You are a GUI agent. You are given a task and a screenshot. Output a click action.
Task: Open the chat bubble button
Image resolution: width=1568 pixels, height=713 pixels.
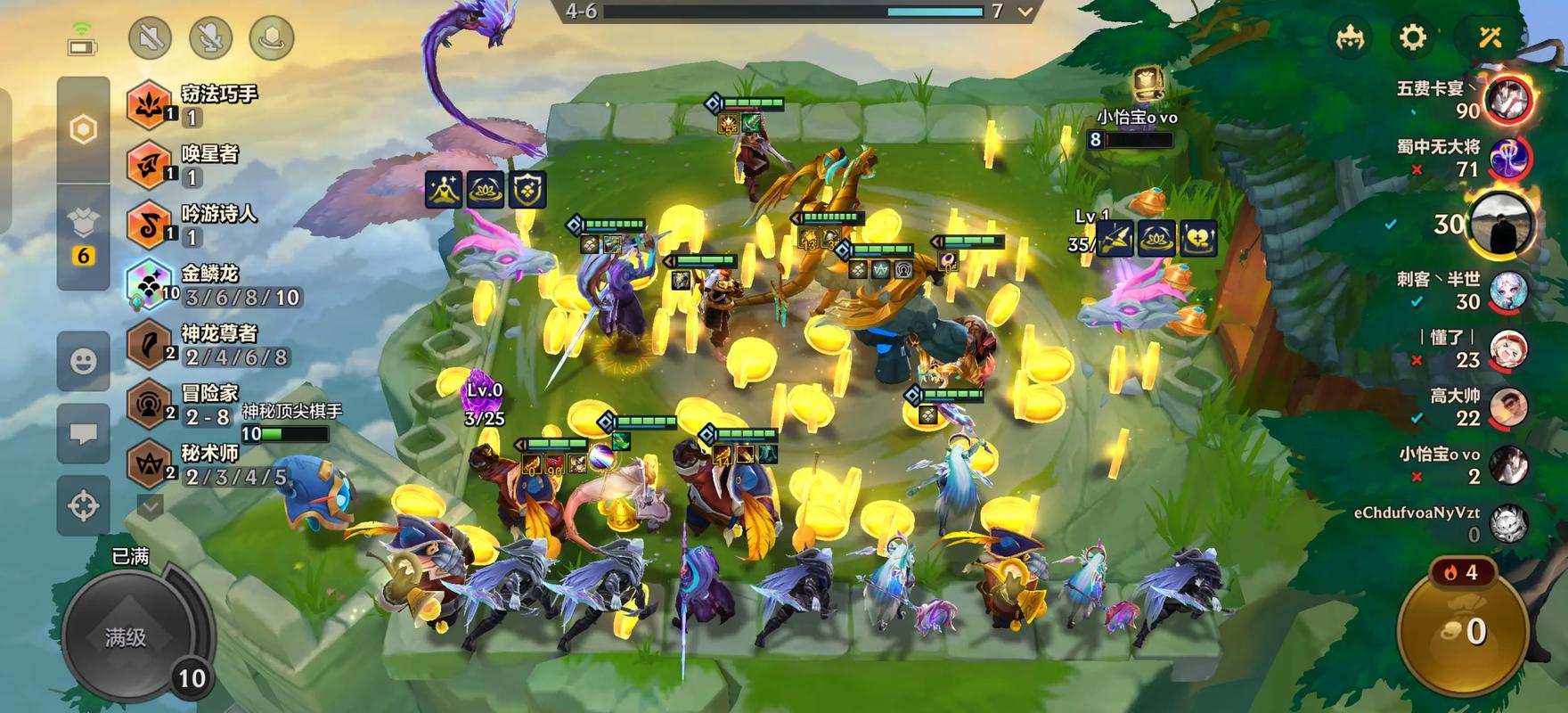83,434
